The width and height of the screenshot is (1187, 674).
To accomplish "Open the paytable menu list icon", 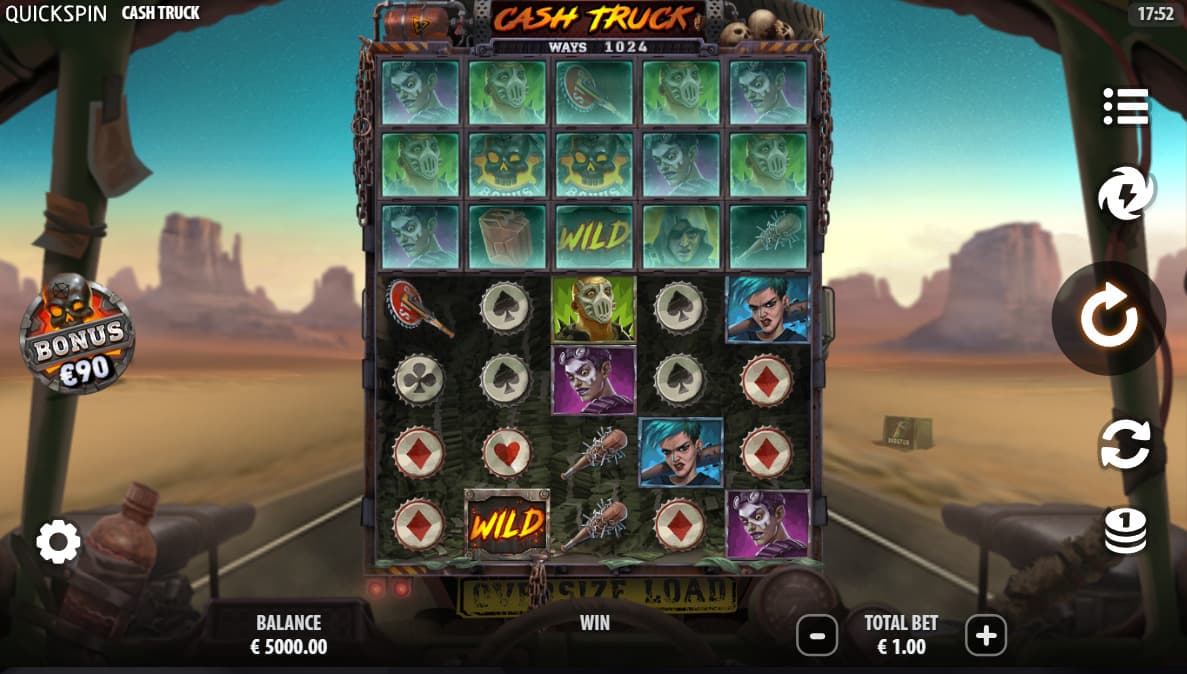I will tap(1125, 107).
